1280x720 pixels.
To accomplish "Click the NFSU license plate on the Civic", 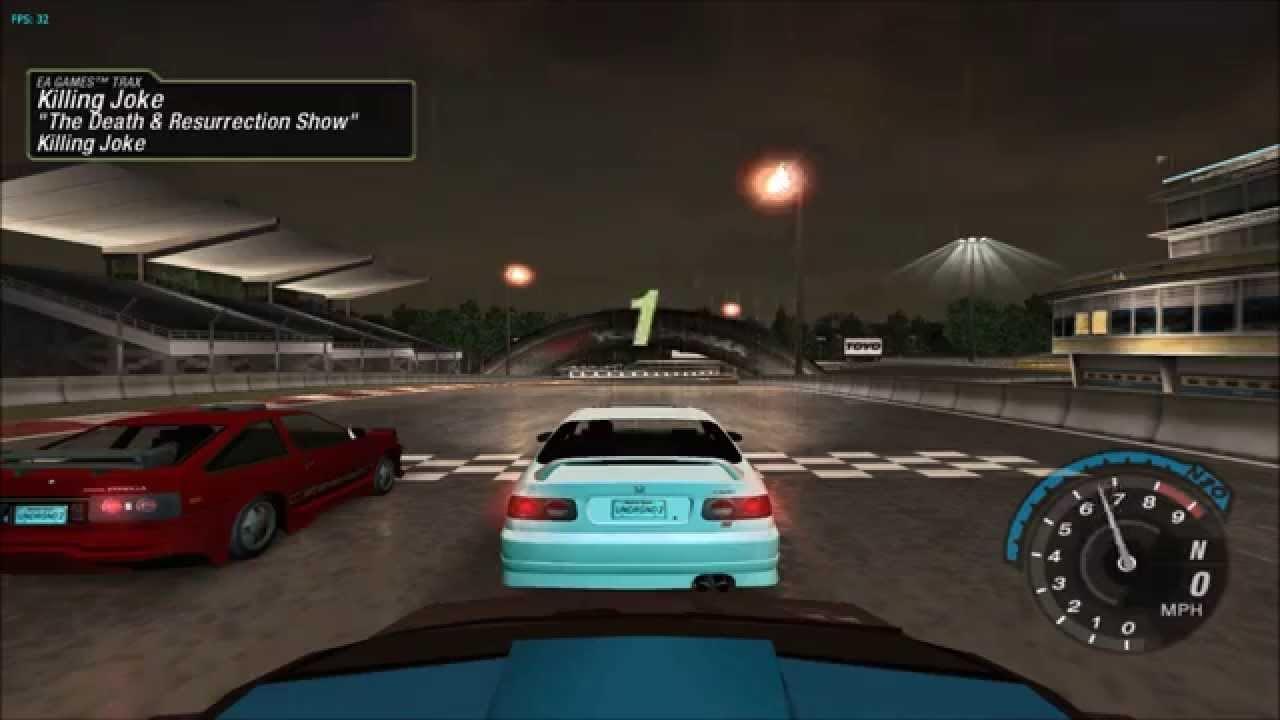I will [639, 508].
